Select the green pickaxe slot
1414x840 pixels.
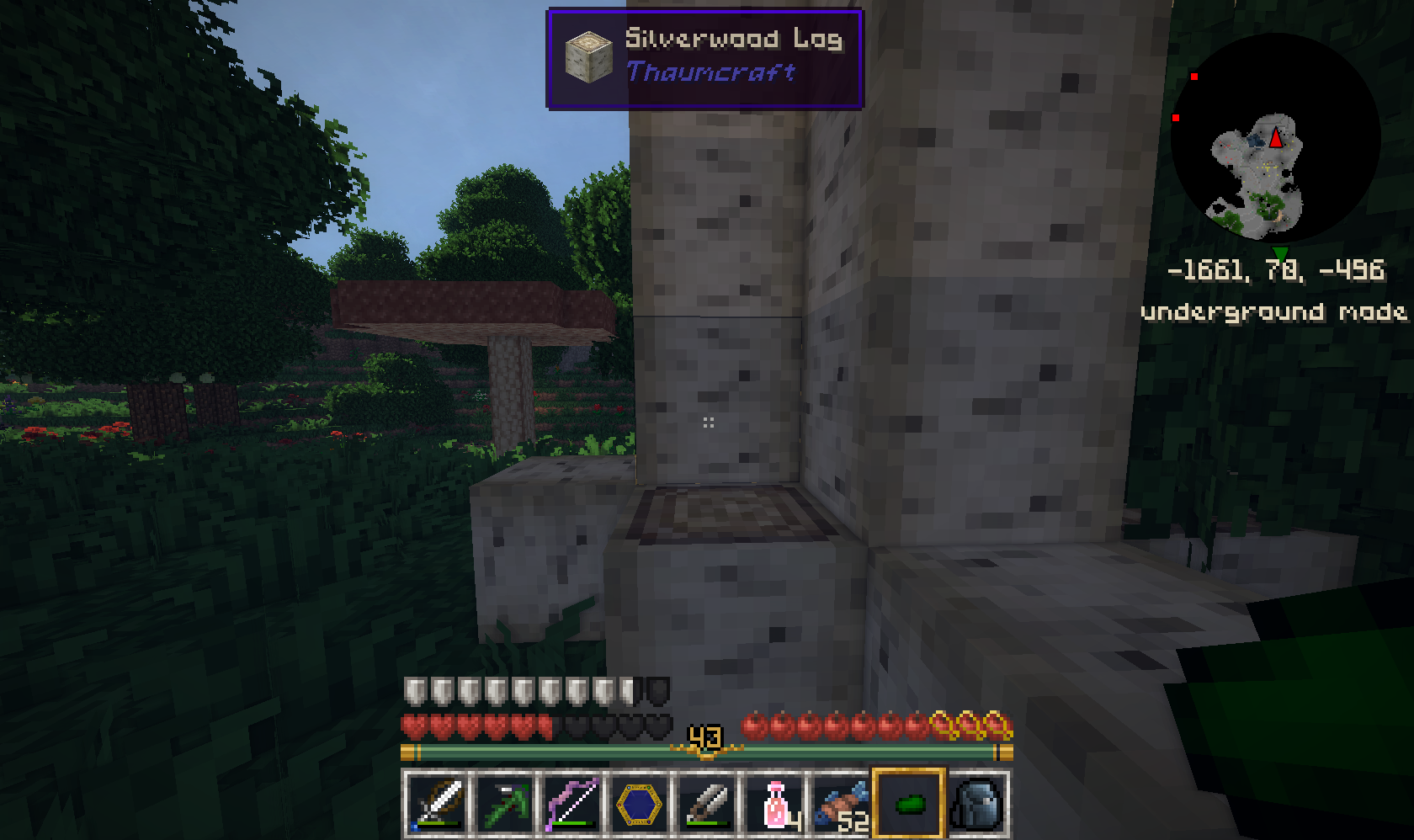[x=504, y=804]
